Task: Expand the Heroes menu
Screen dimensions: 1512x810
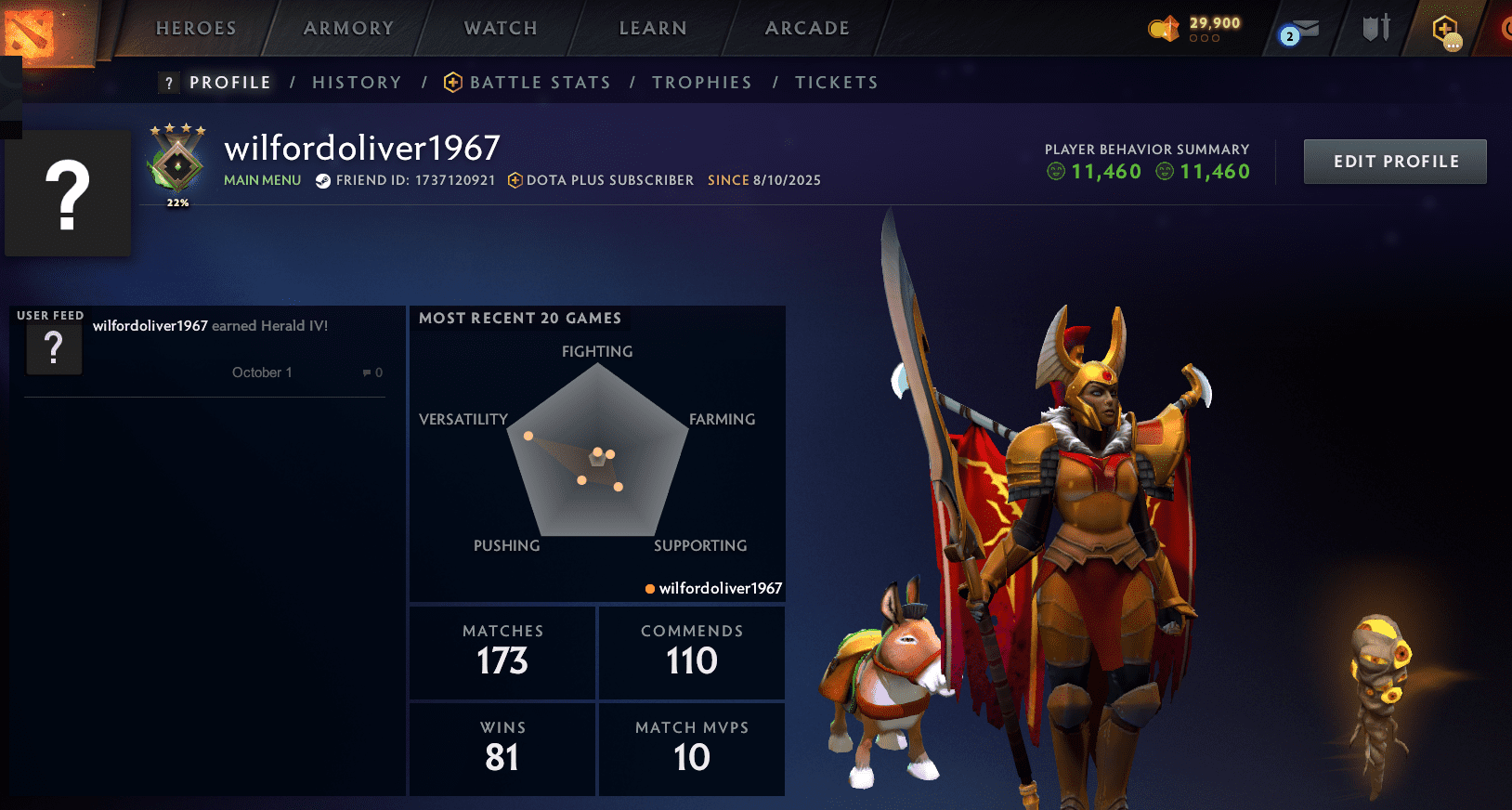Action: click(x=195, y=29)
